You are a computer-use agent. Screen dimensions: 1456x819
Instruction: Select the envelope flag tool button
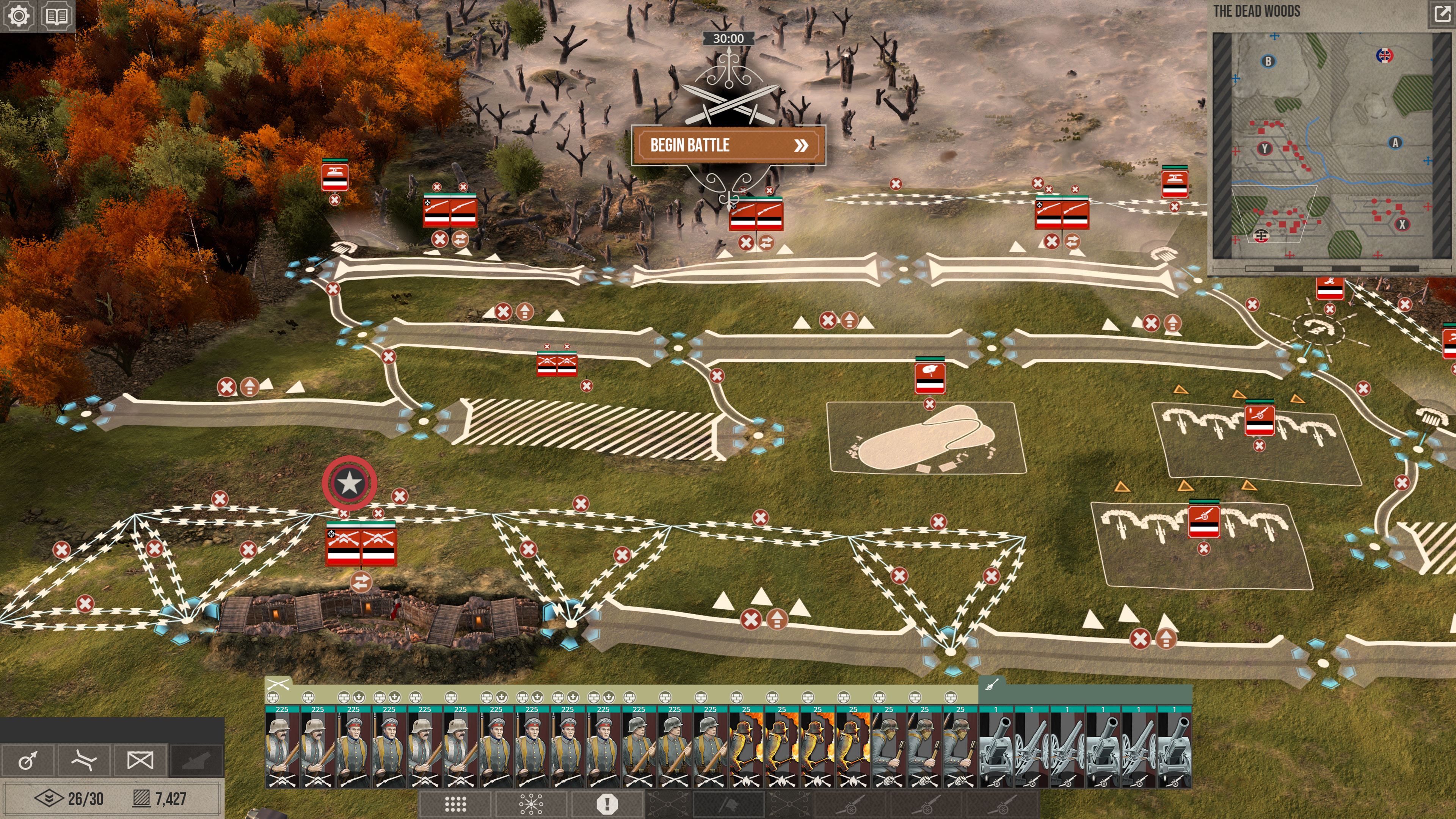pyautogui.click(x=140, y=760)
